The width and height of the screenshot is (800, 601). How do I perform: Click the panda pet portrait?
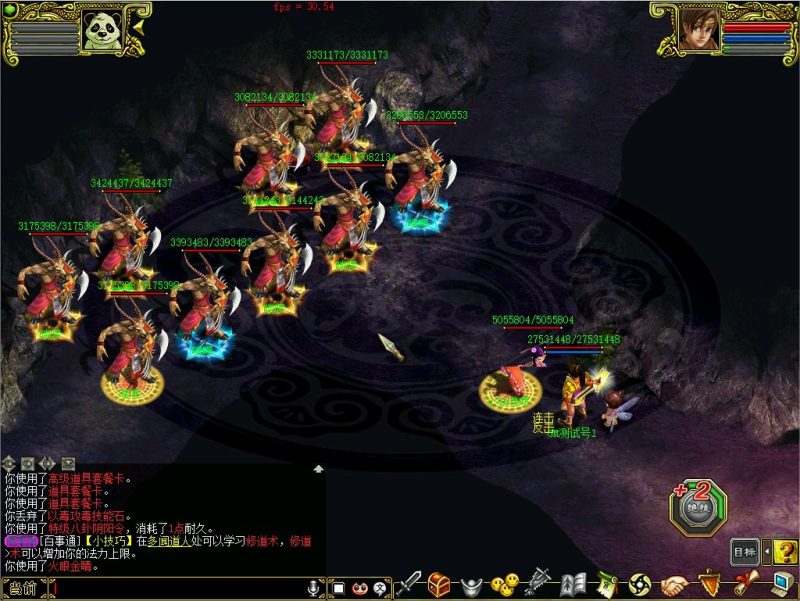[102, 31]
